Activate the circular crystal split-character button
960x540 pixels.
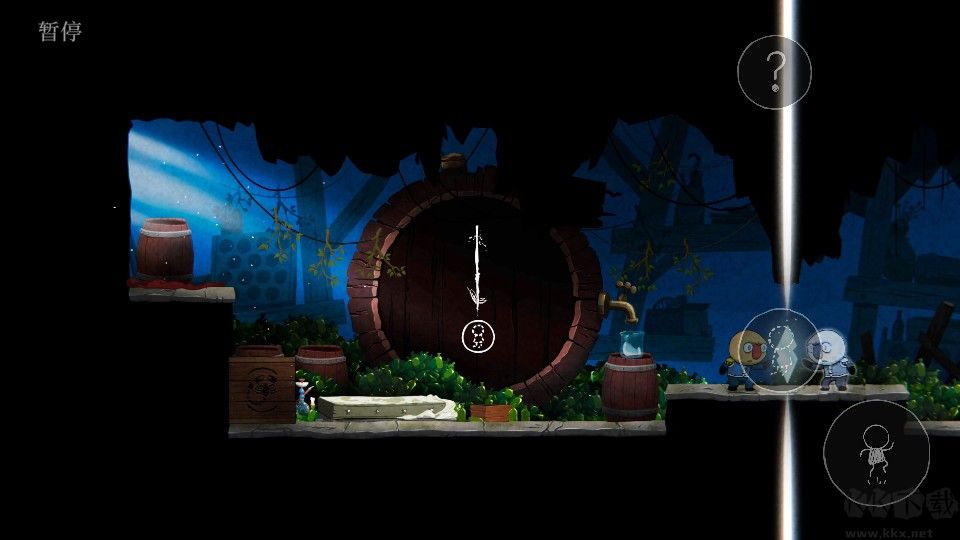pyautogui.click(x=780, y=350)
